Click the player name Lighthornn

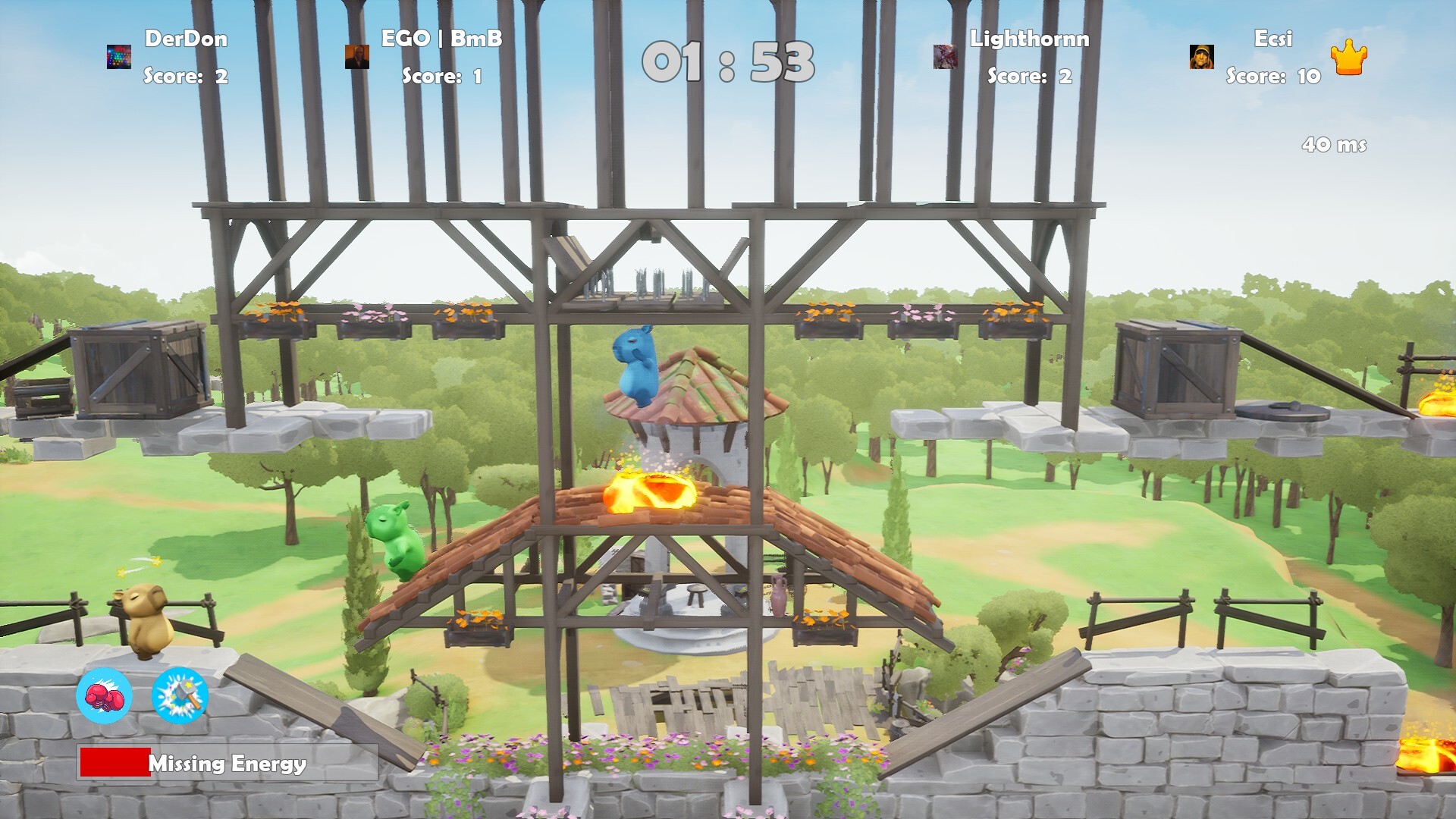click(x=1028, y=41)
